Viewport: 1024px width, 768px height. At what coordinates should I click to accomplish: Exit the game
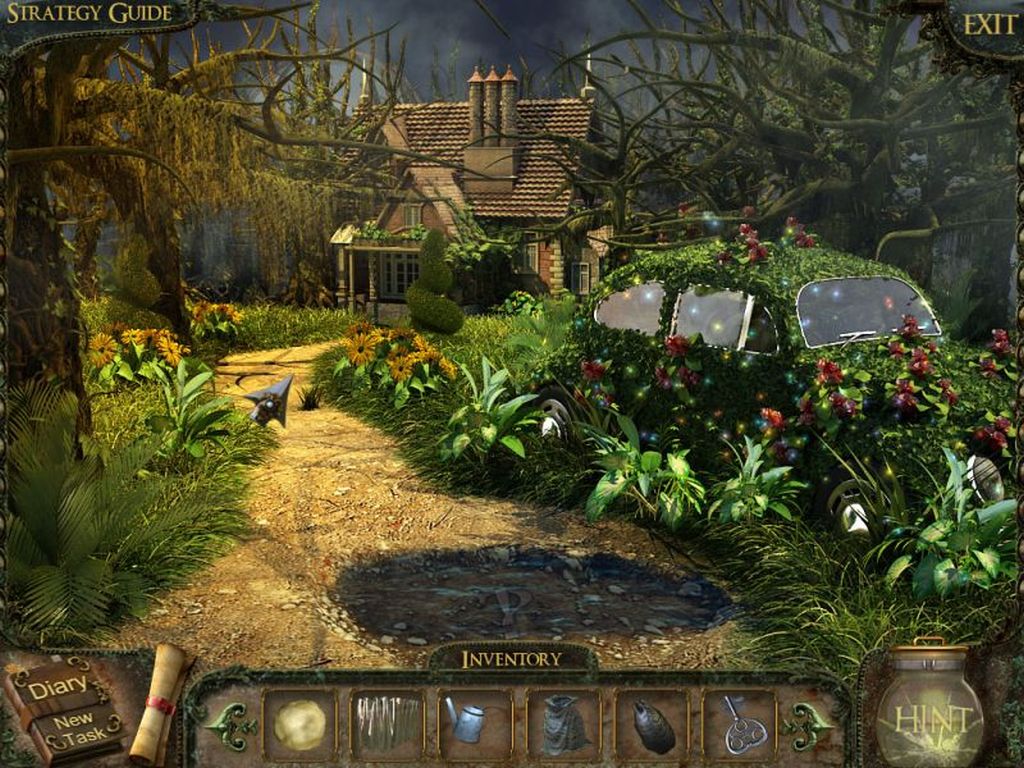(x=989, y=24)
